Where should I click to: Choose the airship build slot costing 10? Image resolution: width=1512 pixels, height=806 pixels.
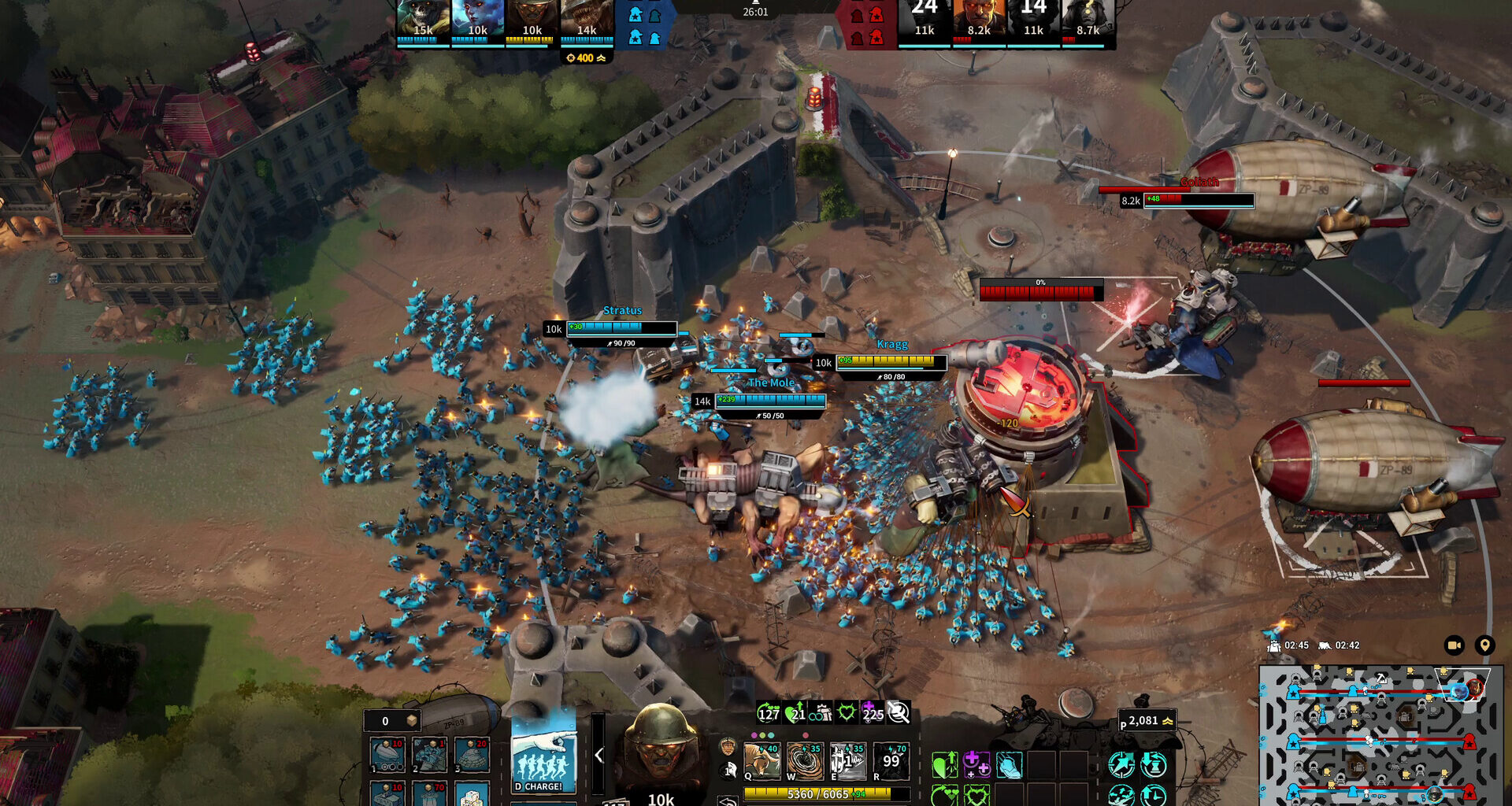pos(387,756)
